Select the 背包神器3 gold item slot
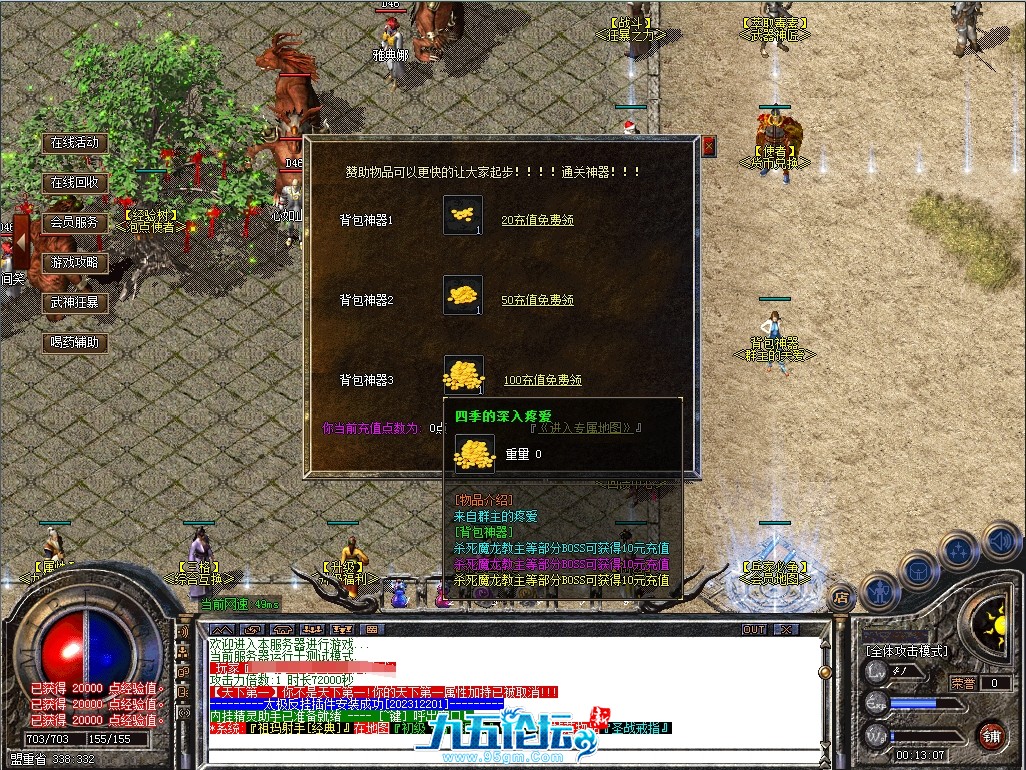The height and width of the screenshot is (770, 1026). point(463,374)
